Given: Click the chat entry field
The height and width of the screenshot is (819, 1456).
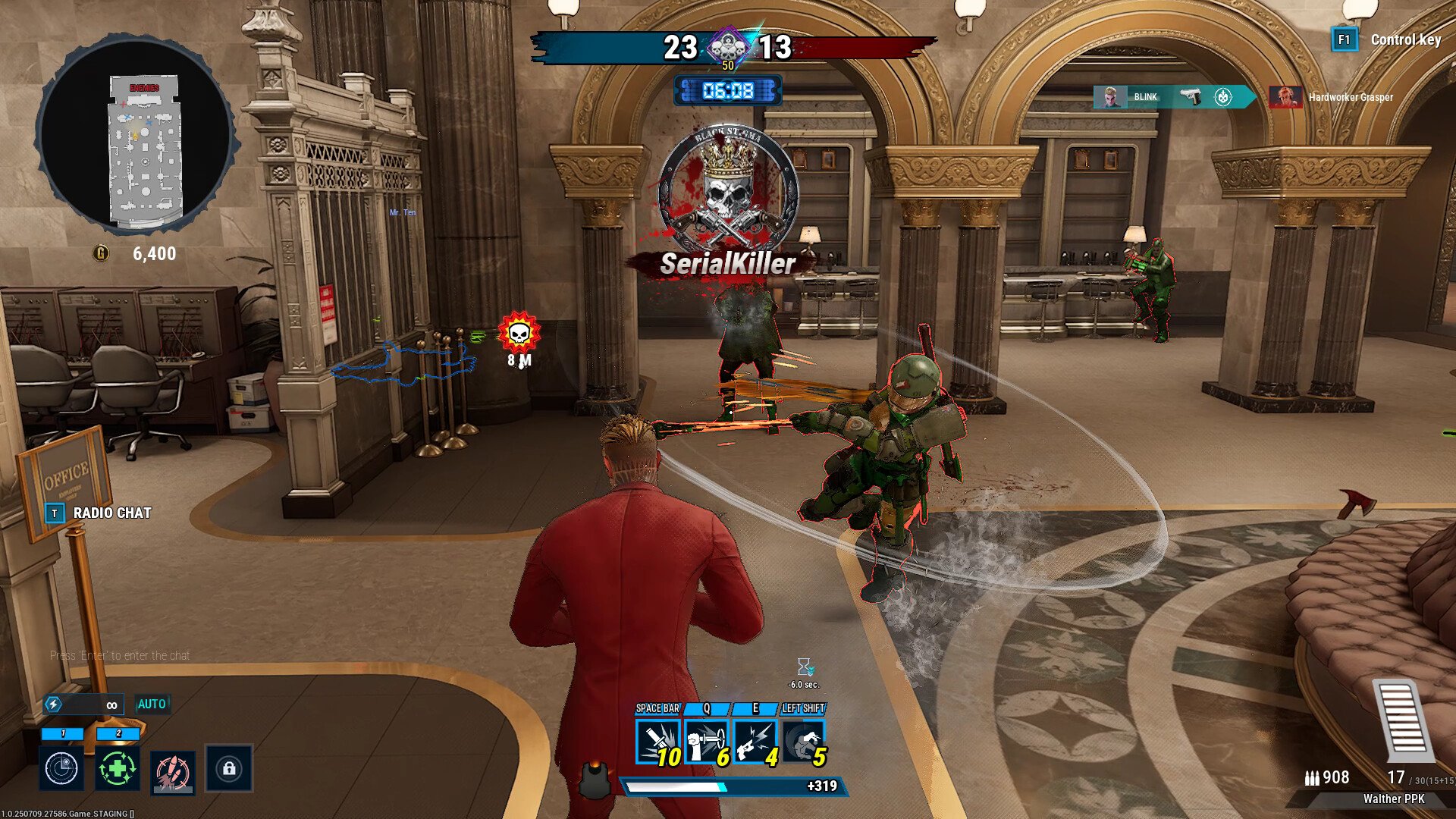Looking at the screenshot, I should click(120, 655).
